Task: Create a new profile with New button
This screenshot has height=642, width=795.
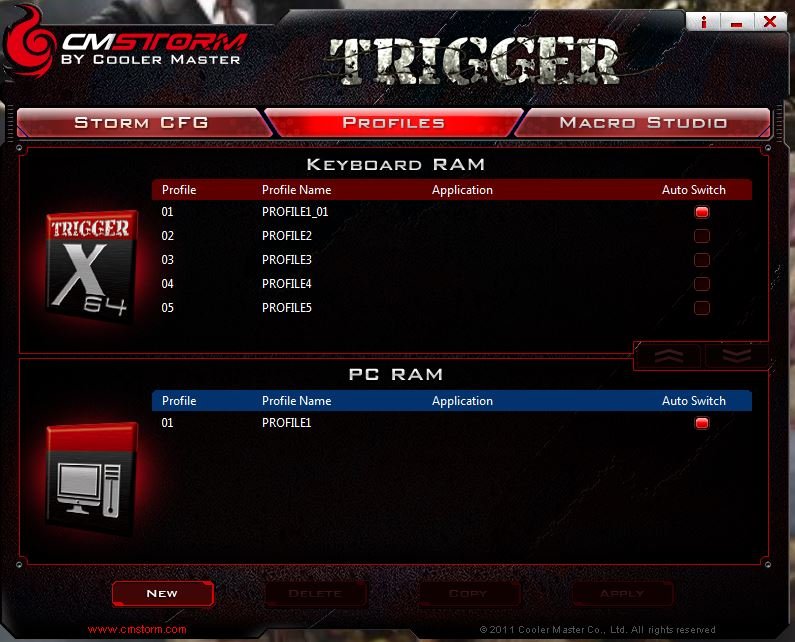Action: [x=162, y=593]
